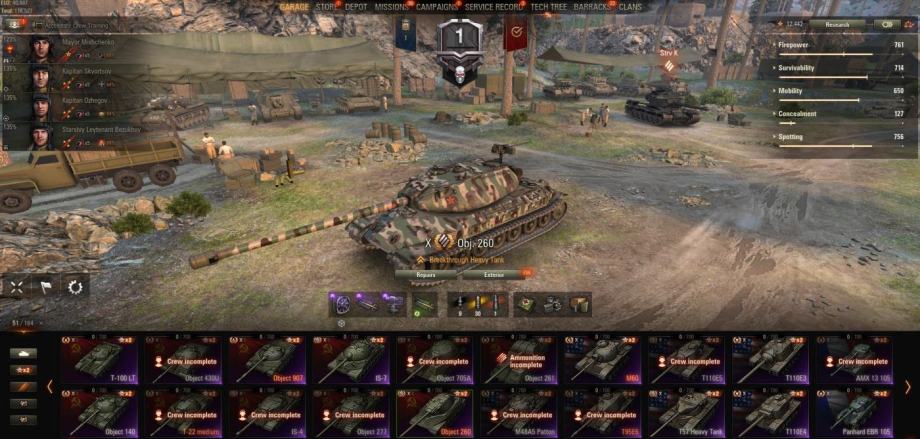
Task: Open the Repairs panel
Action: (x=426, y=273)
